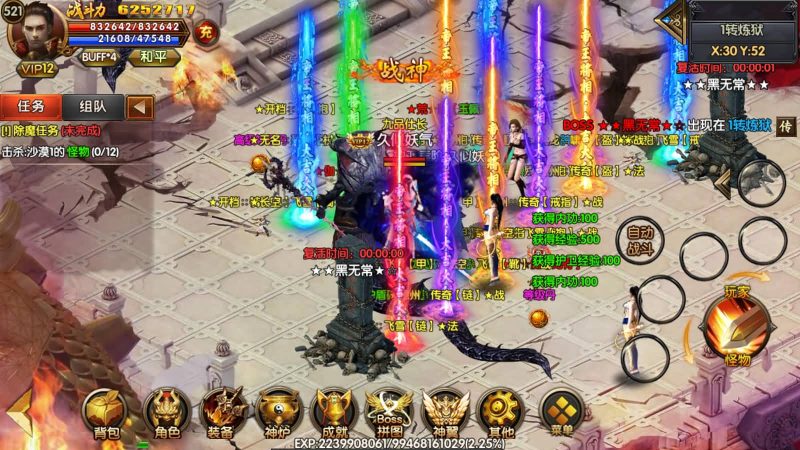Viewport: 800px width, 450px height.
Task: Open the 角色 character screen
Action: click(x=166, y=411)
